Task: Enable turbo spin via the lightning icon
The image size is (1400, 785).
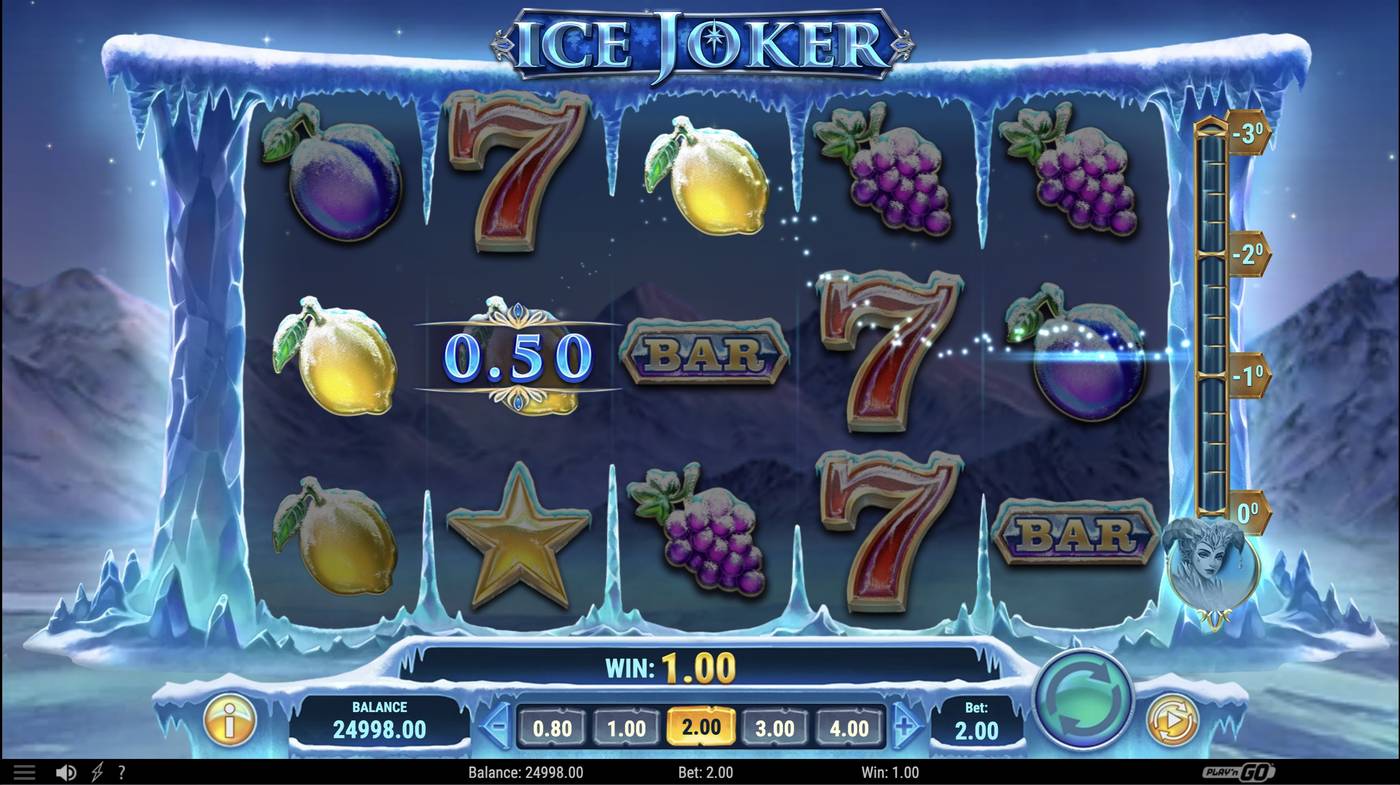Action: (95, 771)
